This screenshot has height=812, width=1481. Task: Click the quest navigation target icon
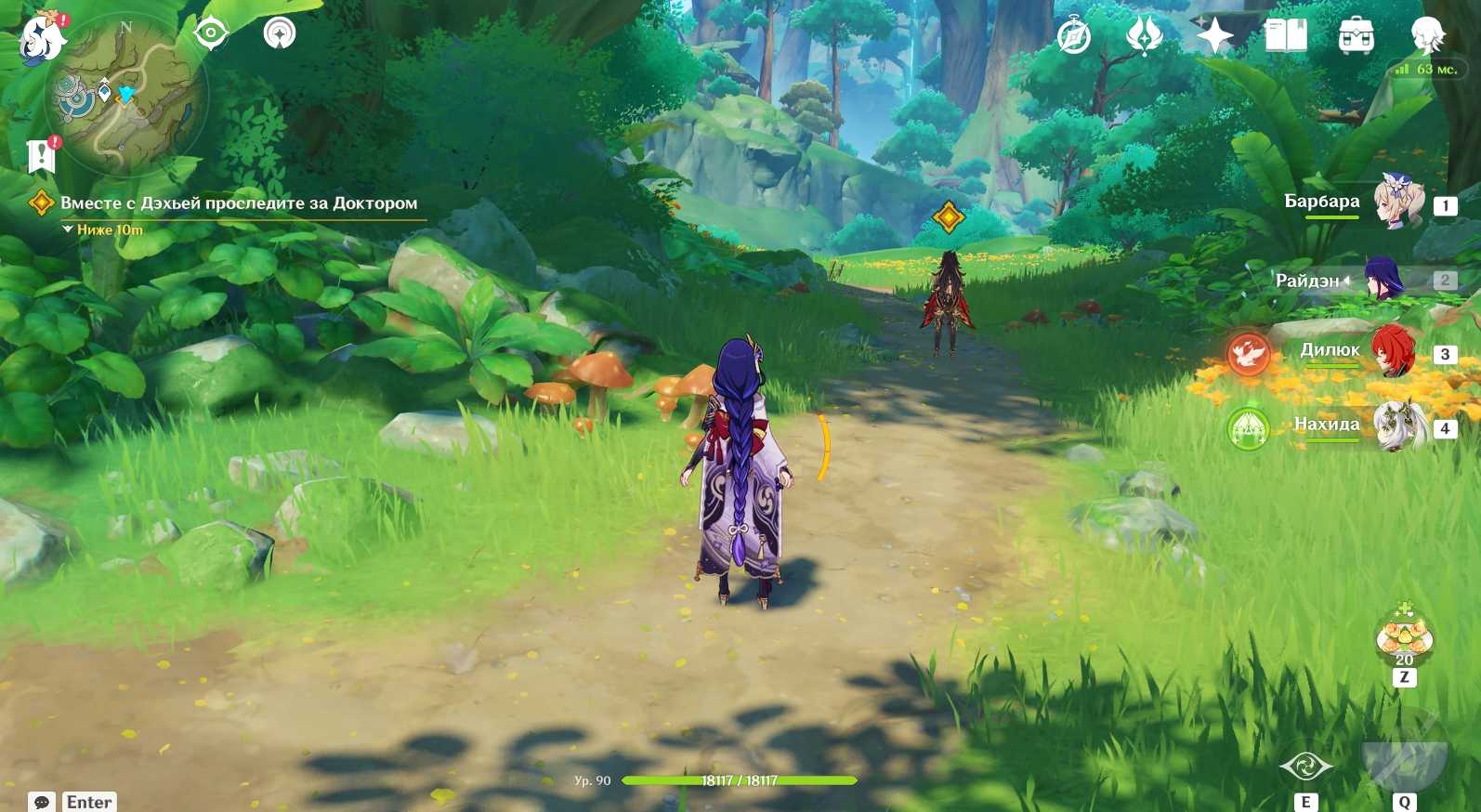coord(211,34)
